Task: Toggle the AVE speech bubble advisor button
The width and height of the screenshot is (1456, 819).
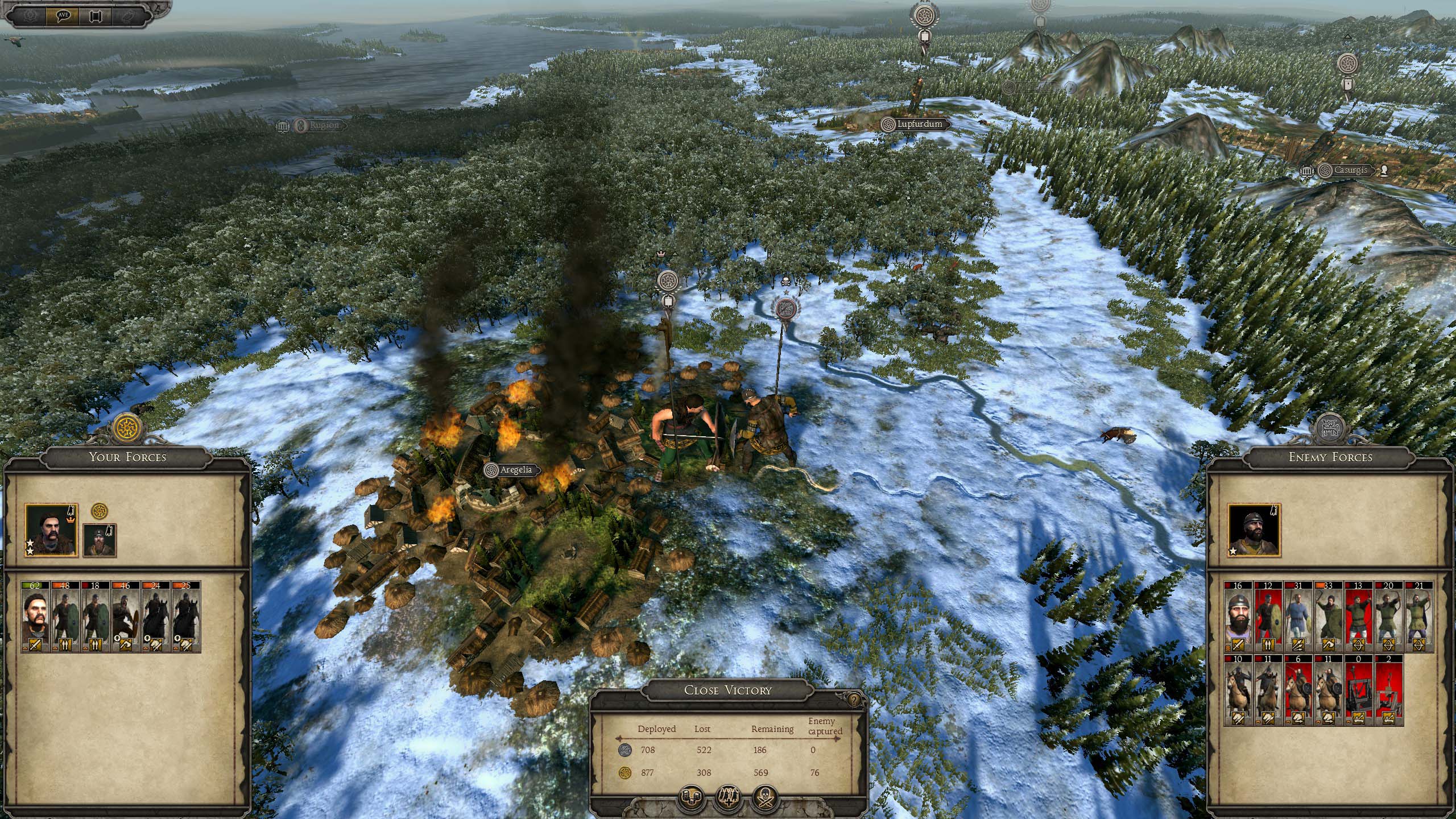Action: tap(63, 15)
